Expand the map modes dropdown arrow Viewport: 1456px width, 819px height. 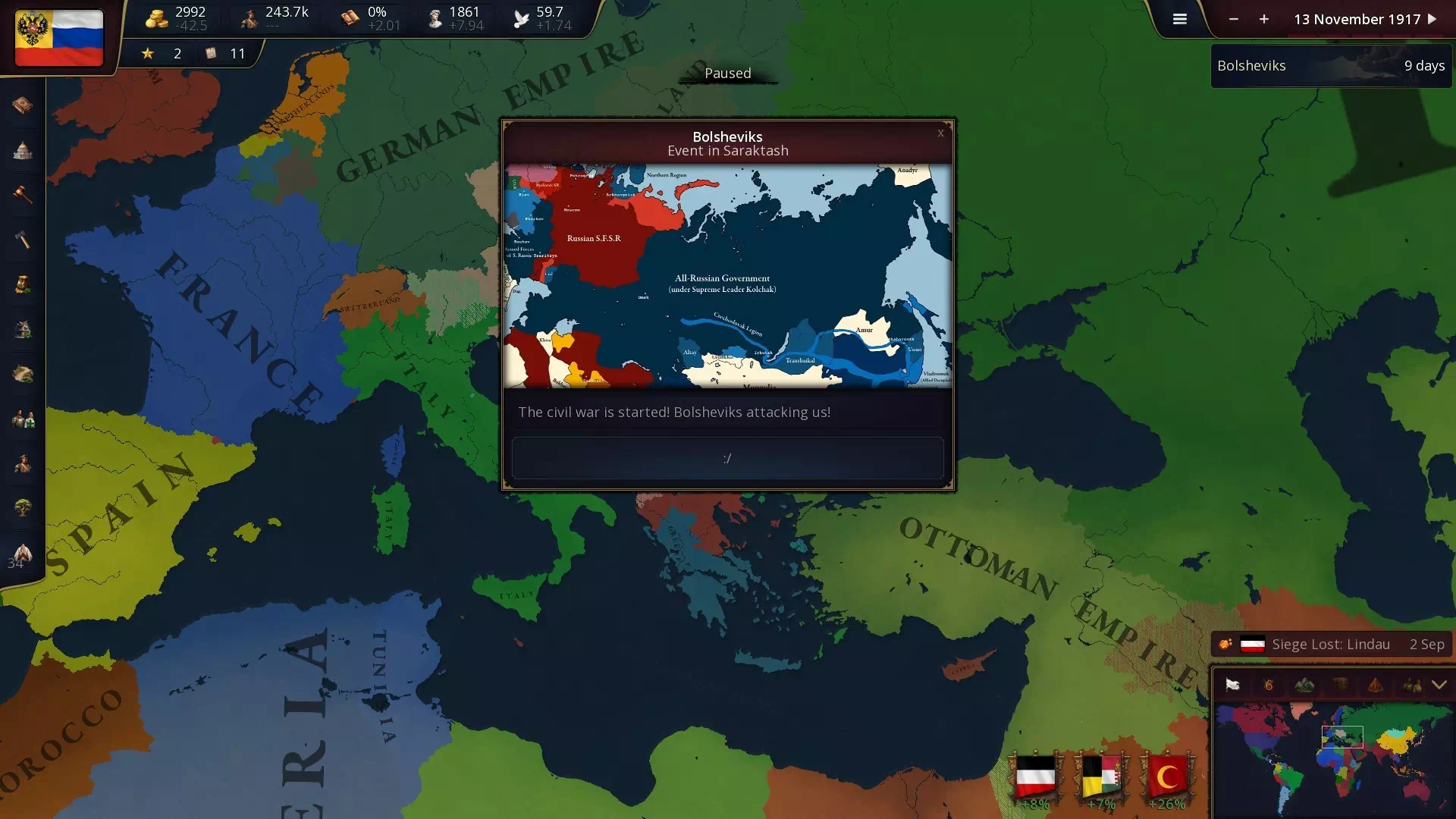(1439, 686)
